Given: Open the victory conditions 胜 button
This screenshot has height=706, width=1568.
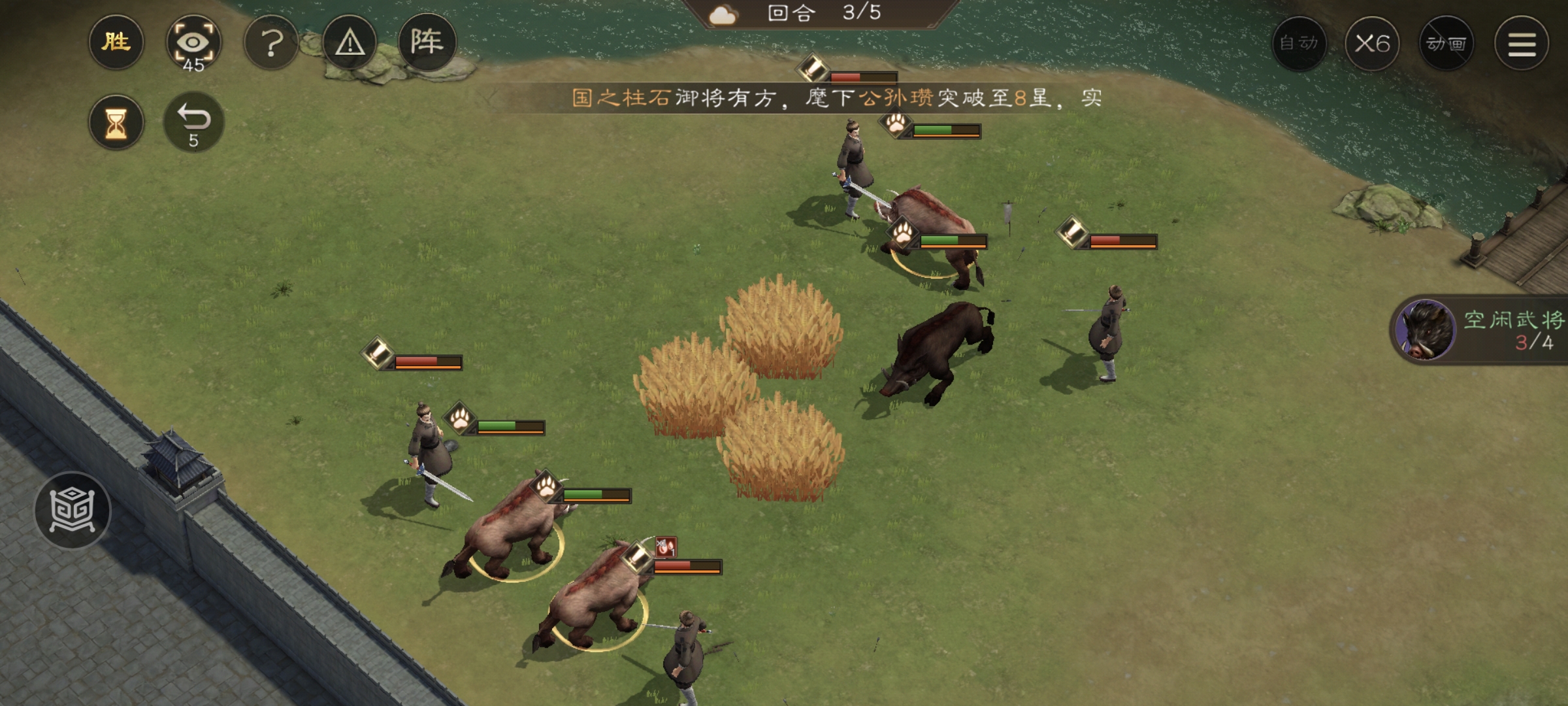Looking at the screenshot, I should (x=116, y=43).
